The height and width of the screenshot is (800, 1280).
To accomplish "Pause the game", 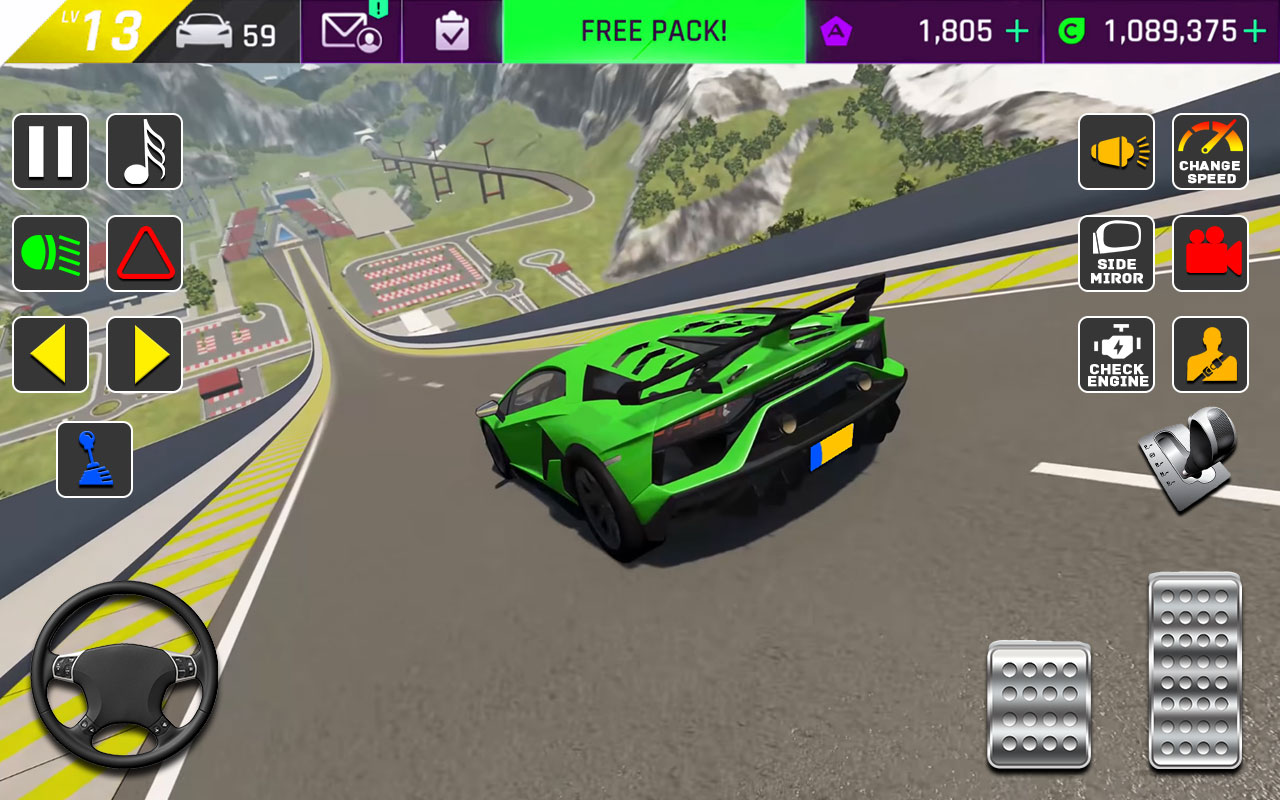I will tap(50, 151).
